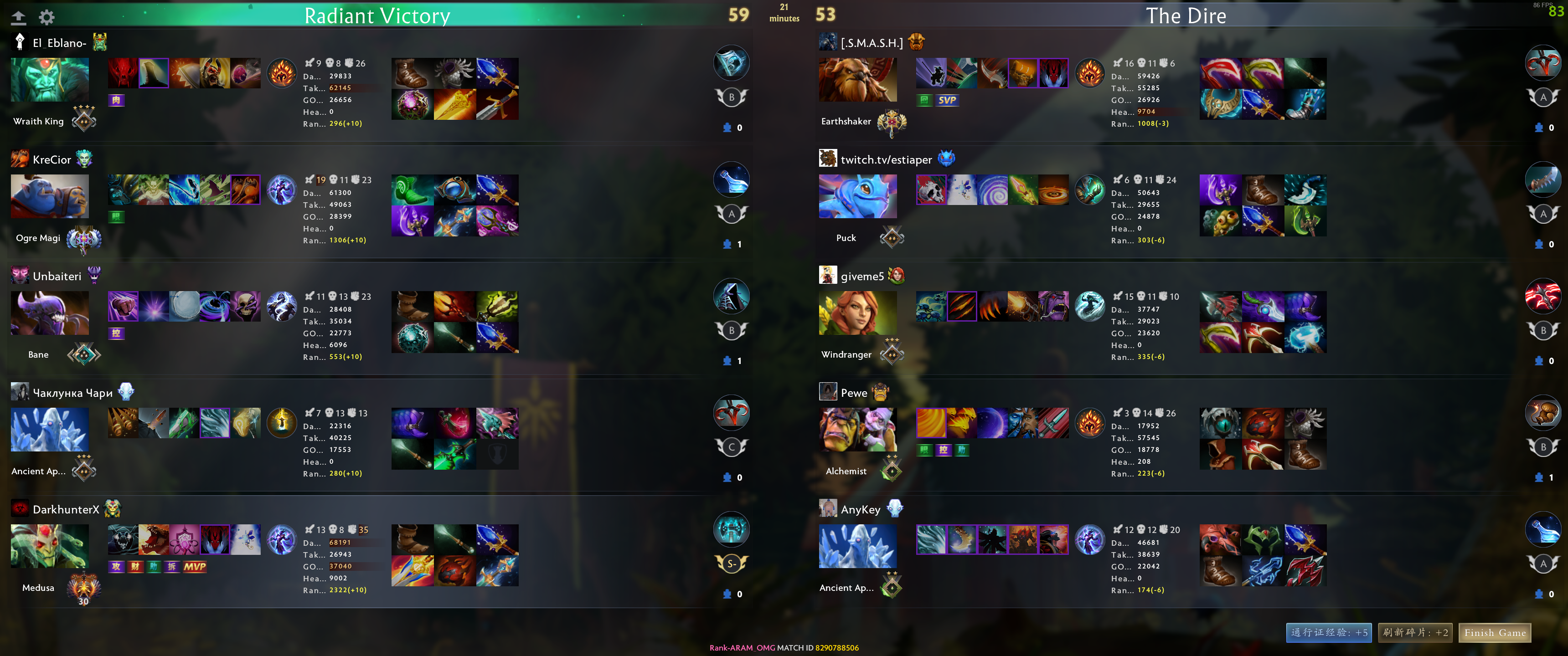Click the upload arrow icon

pos(19,17)
